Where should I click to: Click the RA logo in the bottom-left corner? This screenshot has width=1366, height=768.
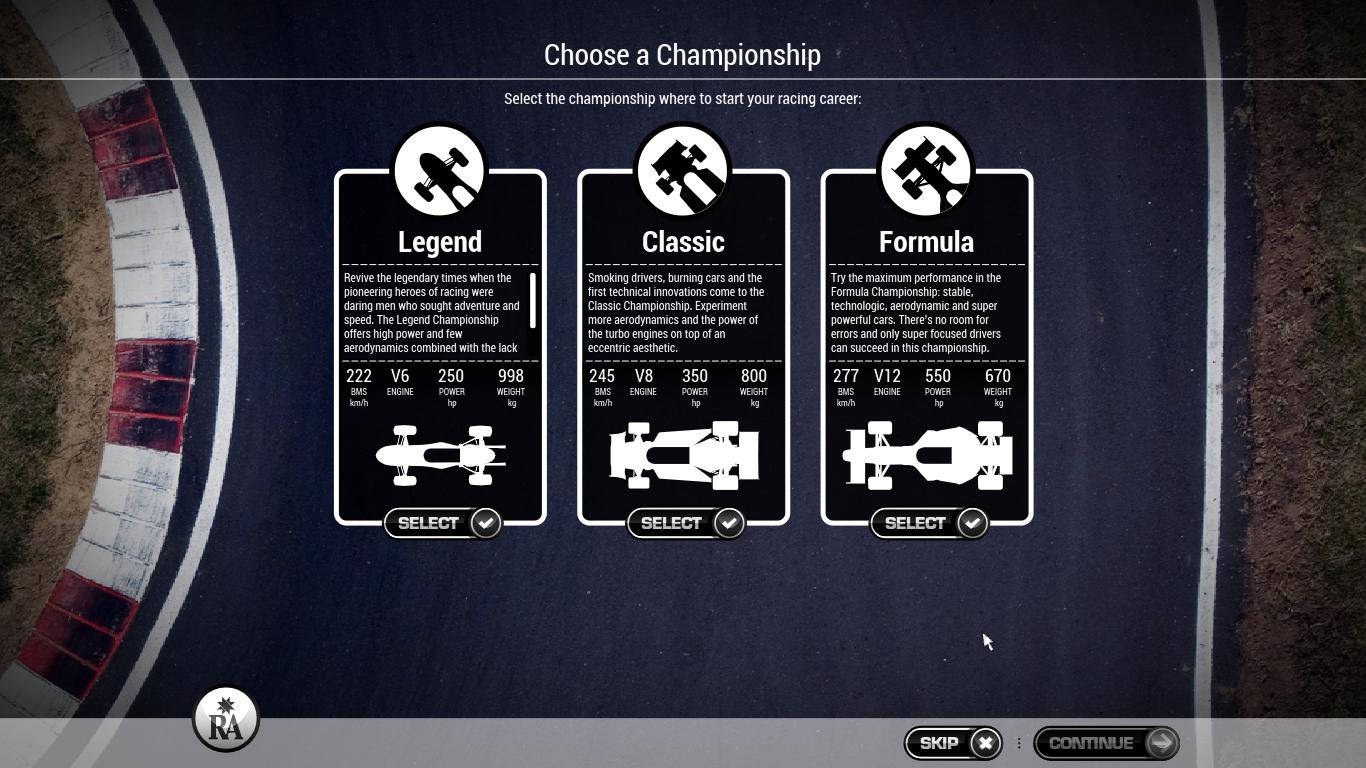click(x=226, y=718)
